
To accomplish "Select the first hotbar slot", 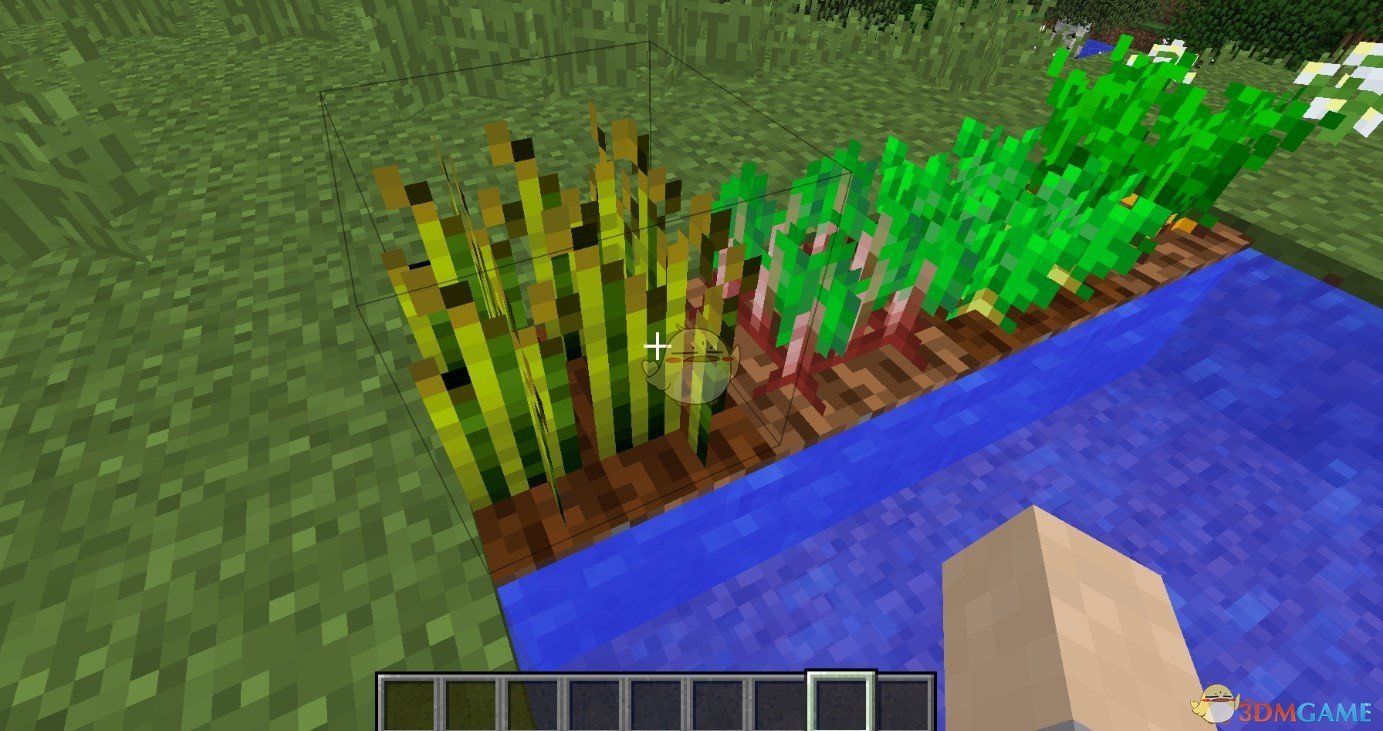I will coord(410,700).
